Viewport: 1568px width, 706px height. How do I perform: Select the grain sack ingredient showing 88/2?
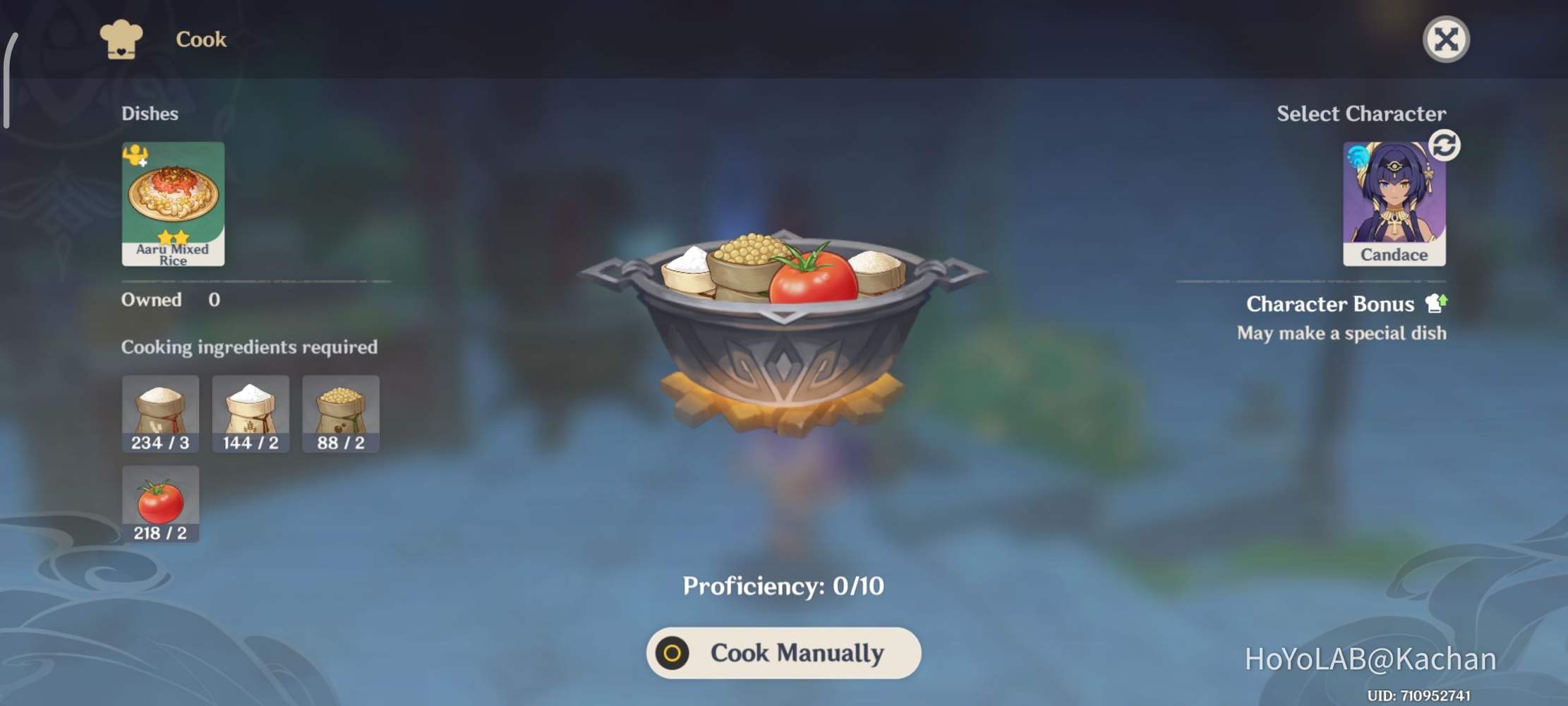(341, 413)
